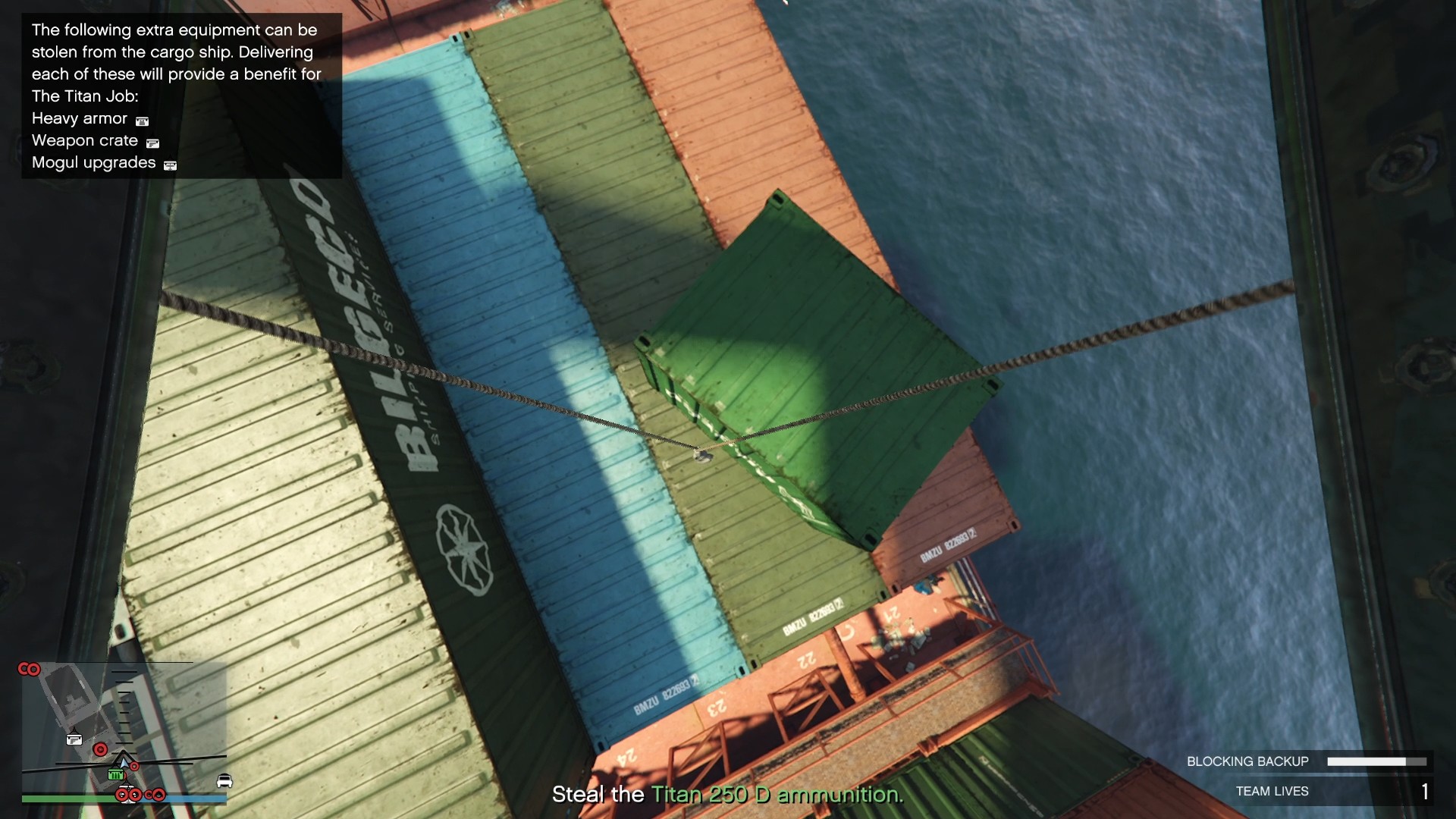Viewport: 1456px width, 819px height.
Task: Click the white weapon crate blip on minimap
Action: pos(74,739)
